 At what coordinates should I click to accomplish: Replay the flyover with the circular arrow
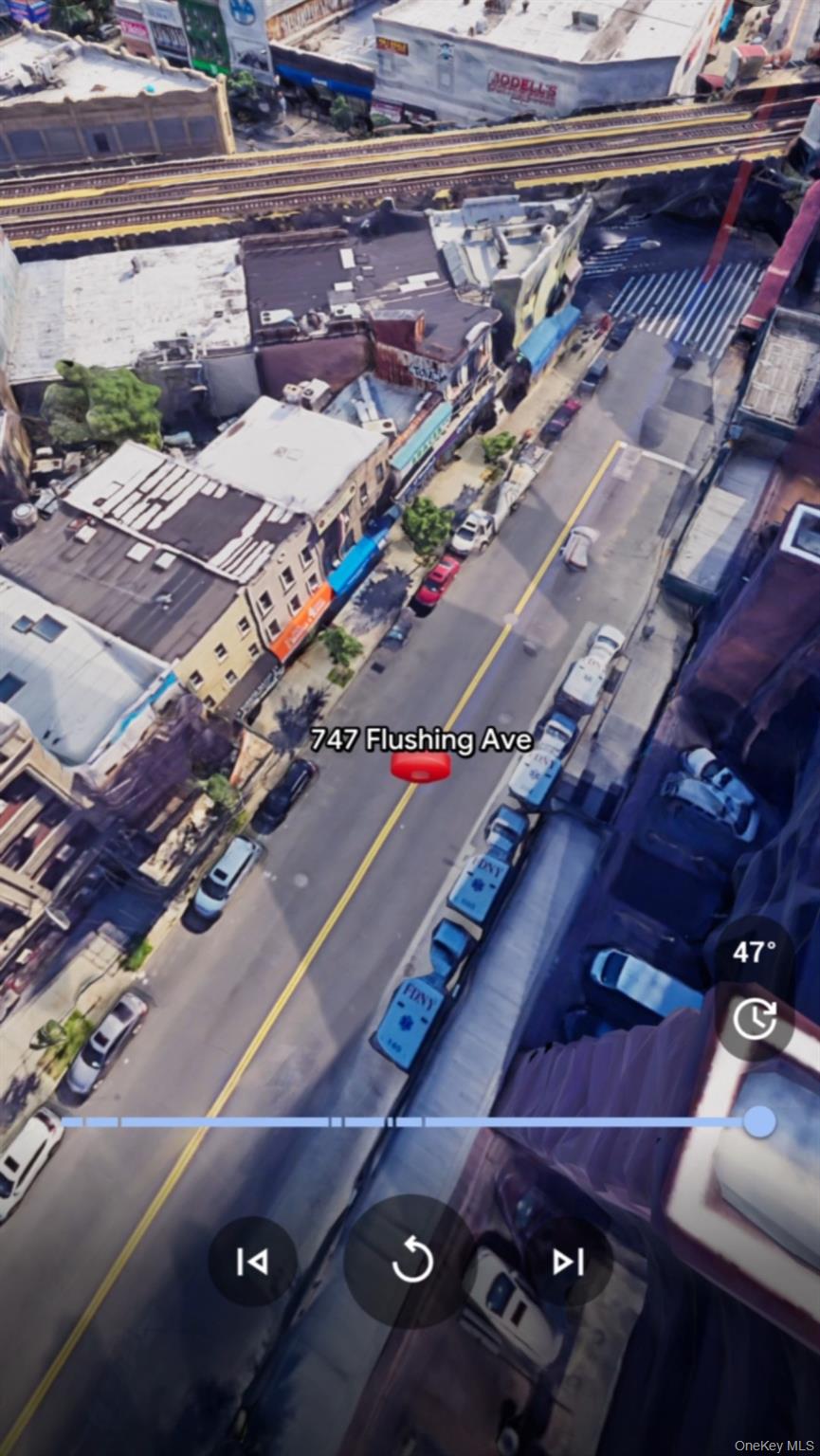tap(412, 1262)
